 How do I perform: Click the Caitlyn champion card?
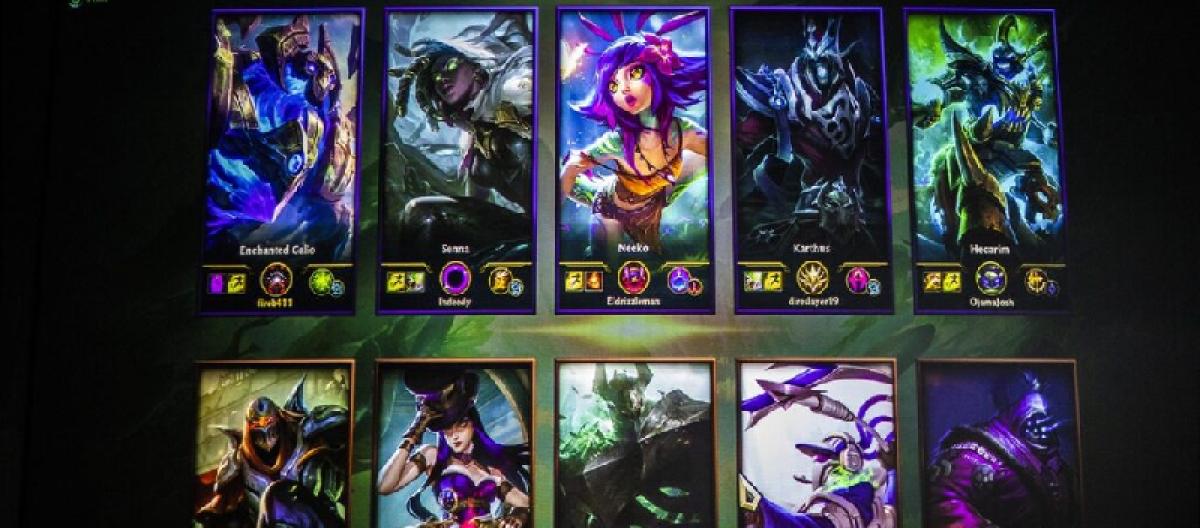click(x=454, y=445)
